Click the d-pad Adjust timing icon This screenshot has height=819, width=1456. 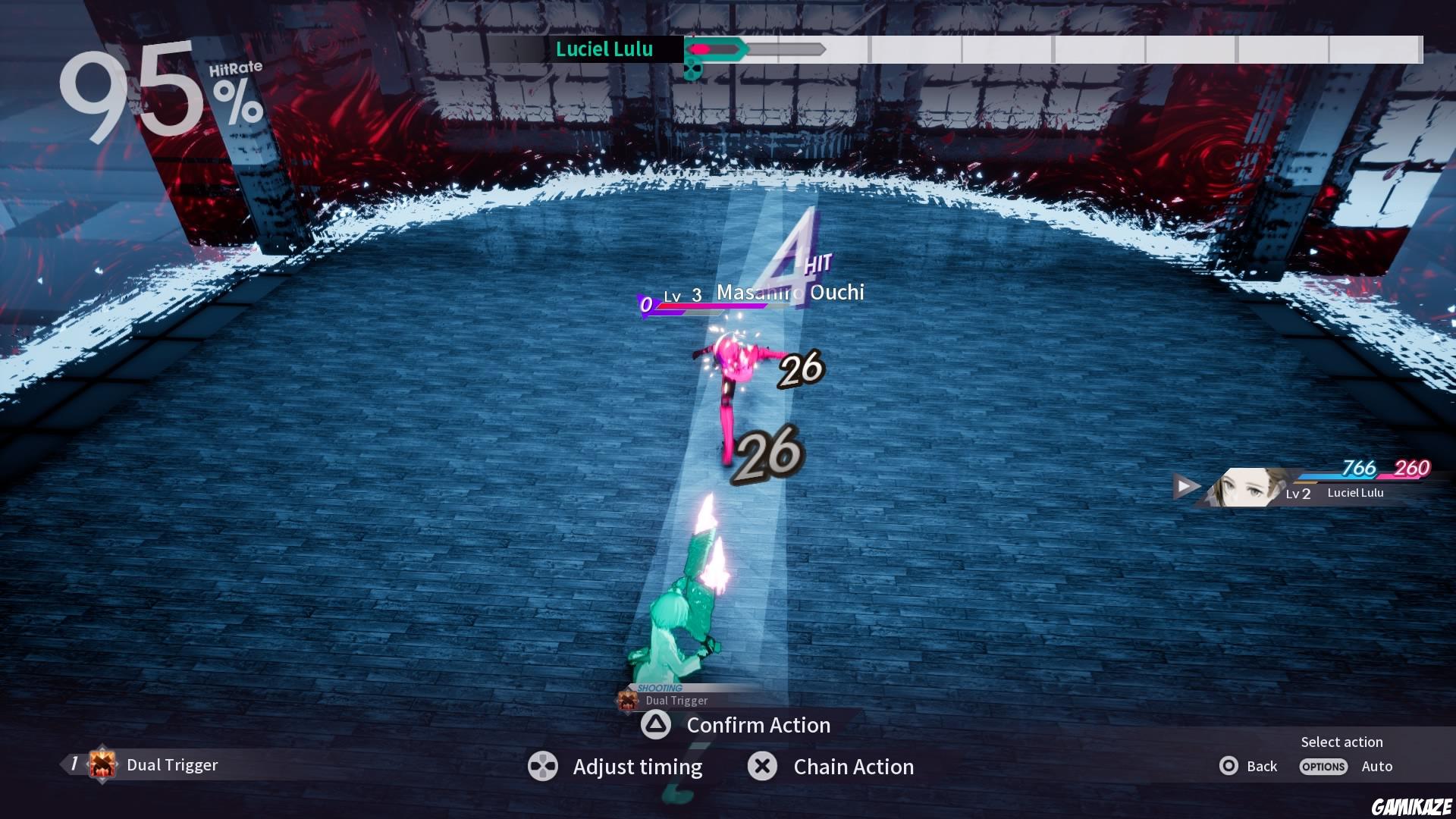(x=543, y=767)
